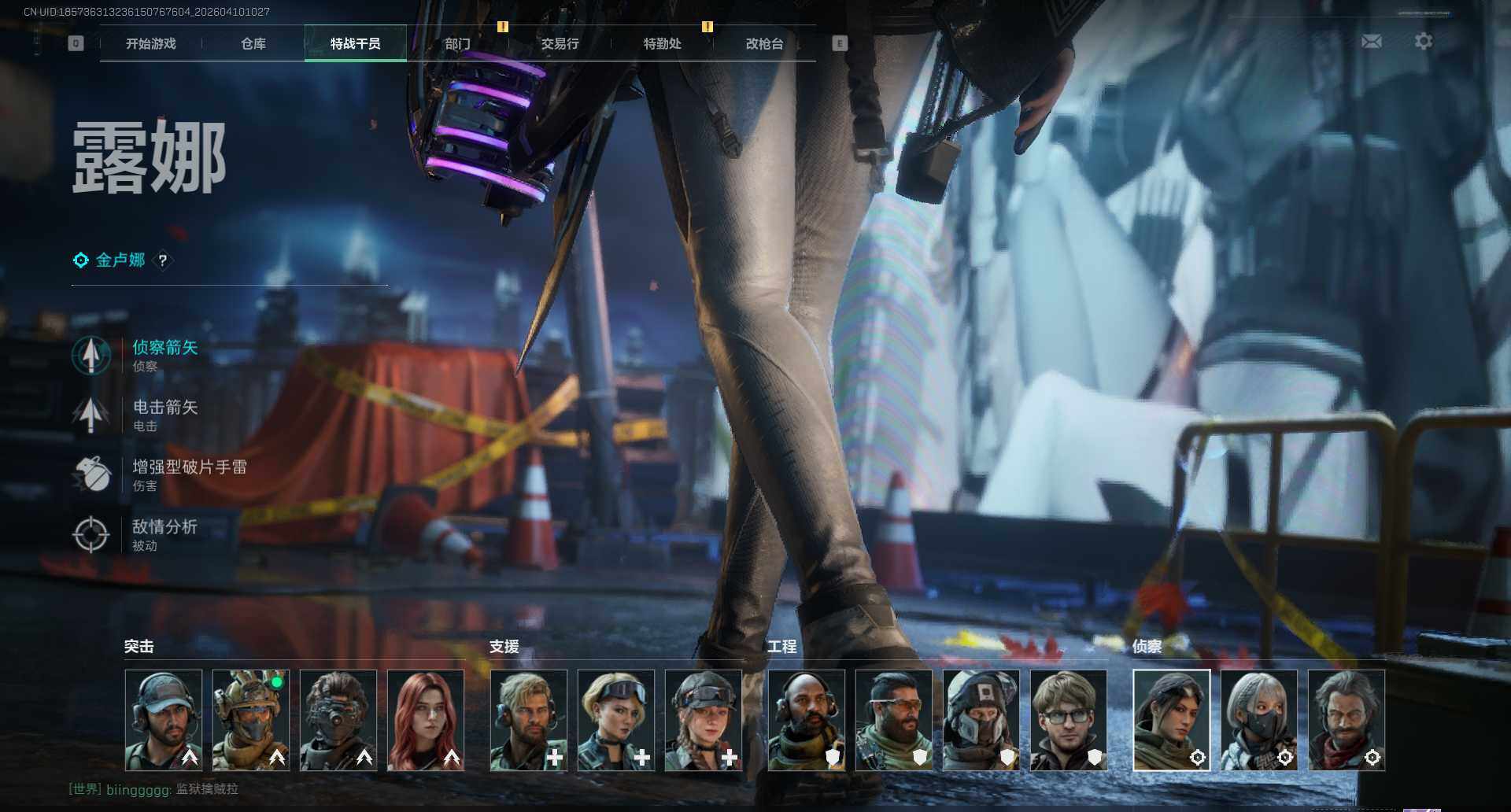The width and height of the screenshot is (1511, 812).
Task: Open the world chat message line
Action: pos(153,788)
